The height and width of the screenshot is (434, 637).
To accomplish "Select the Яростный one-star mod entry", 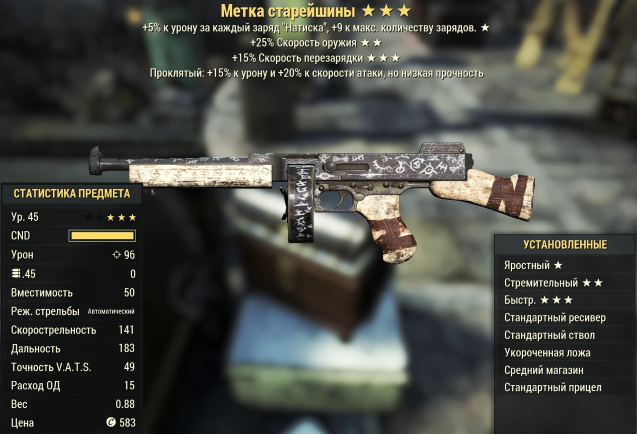I will (534, 265).
